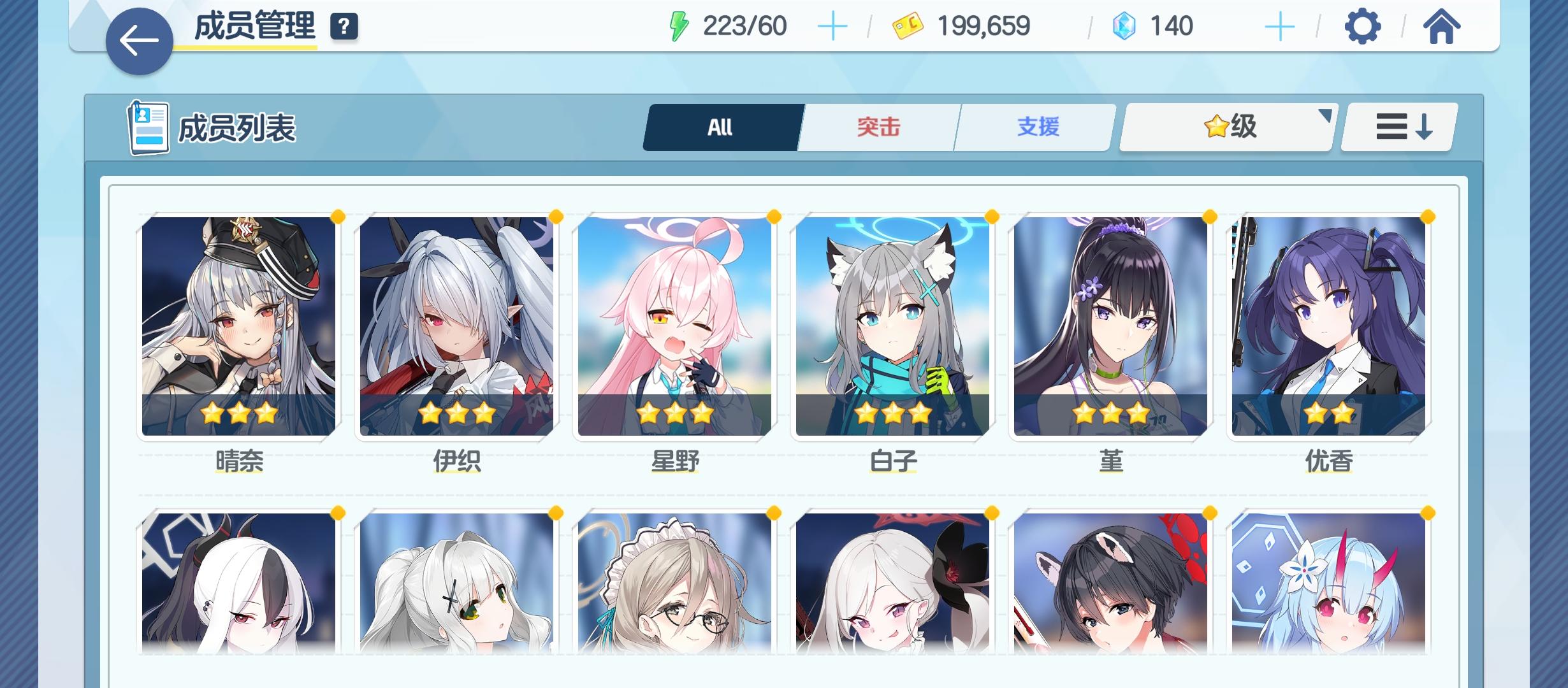Switch filter to 突击 students only
This screenshot has width=1568, height=688.
878,127
